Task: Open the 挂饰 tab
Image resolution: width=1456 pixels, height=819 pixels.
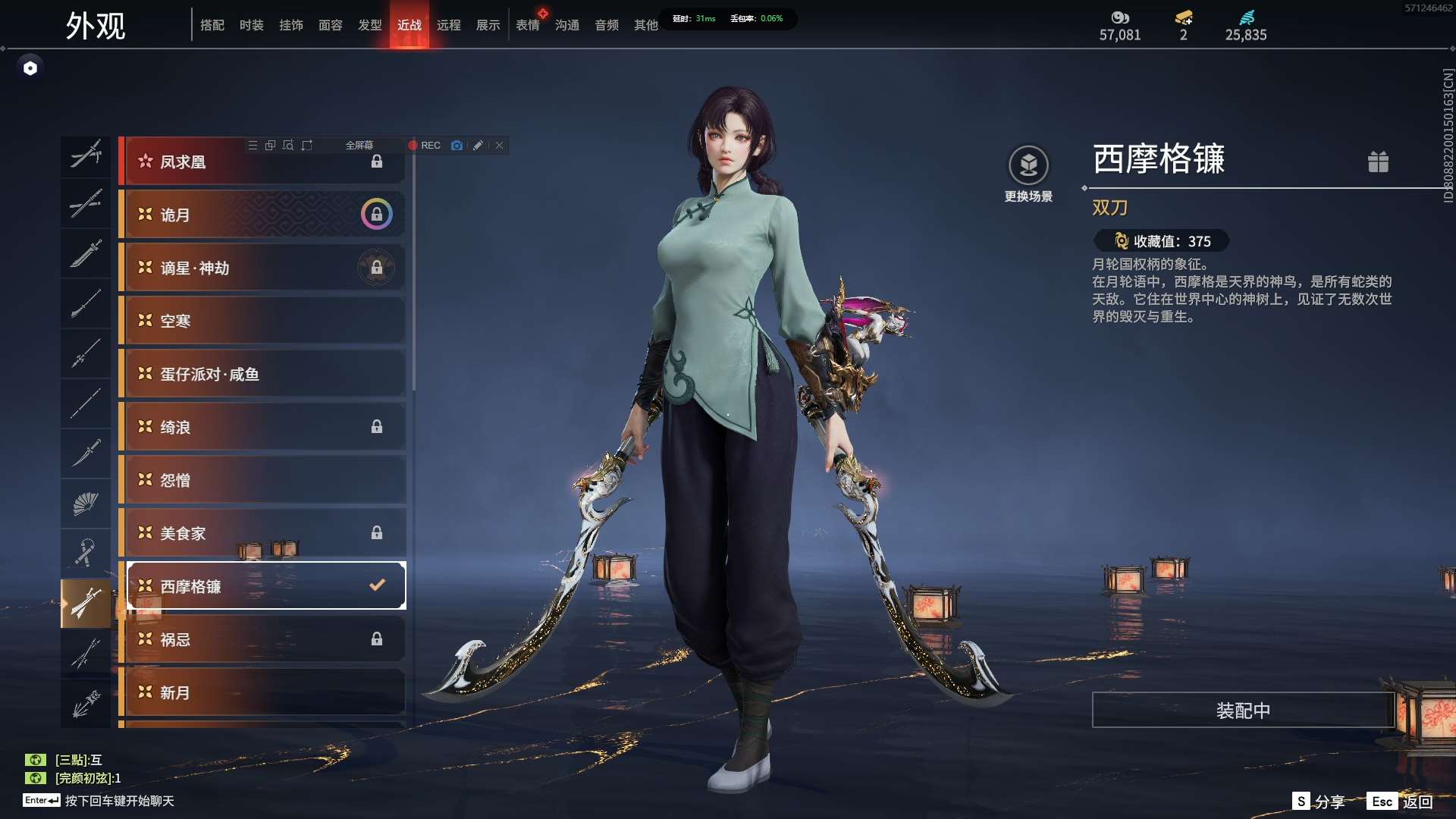Action: click(290, 25)
